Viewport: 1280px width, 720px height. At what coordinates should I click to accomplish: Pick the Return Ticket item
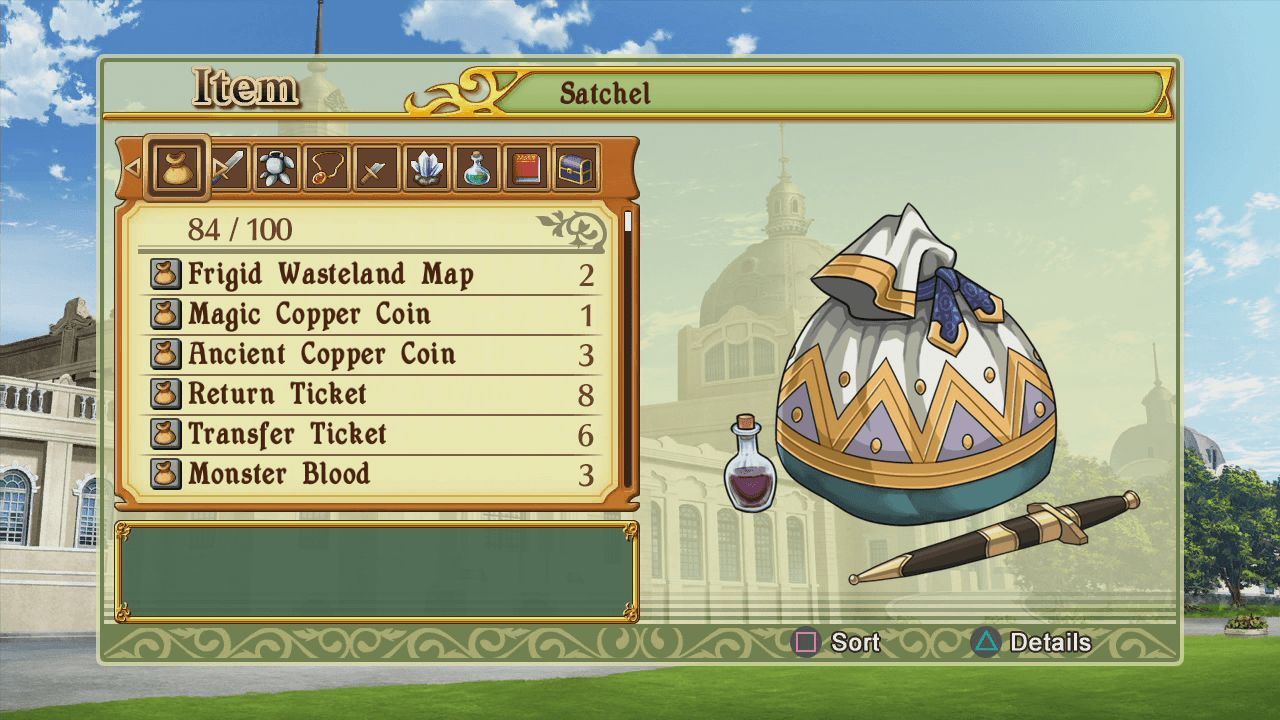coord(370,395)
